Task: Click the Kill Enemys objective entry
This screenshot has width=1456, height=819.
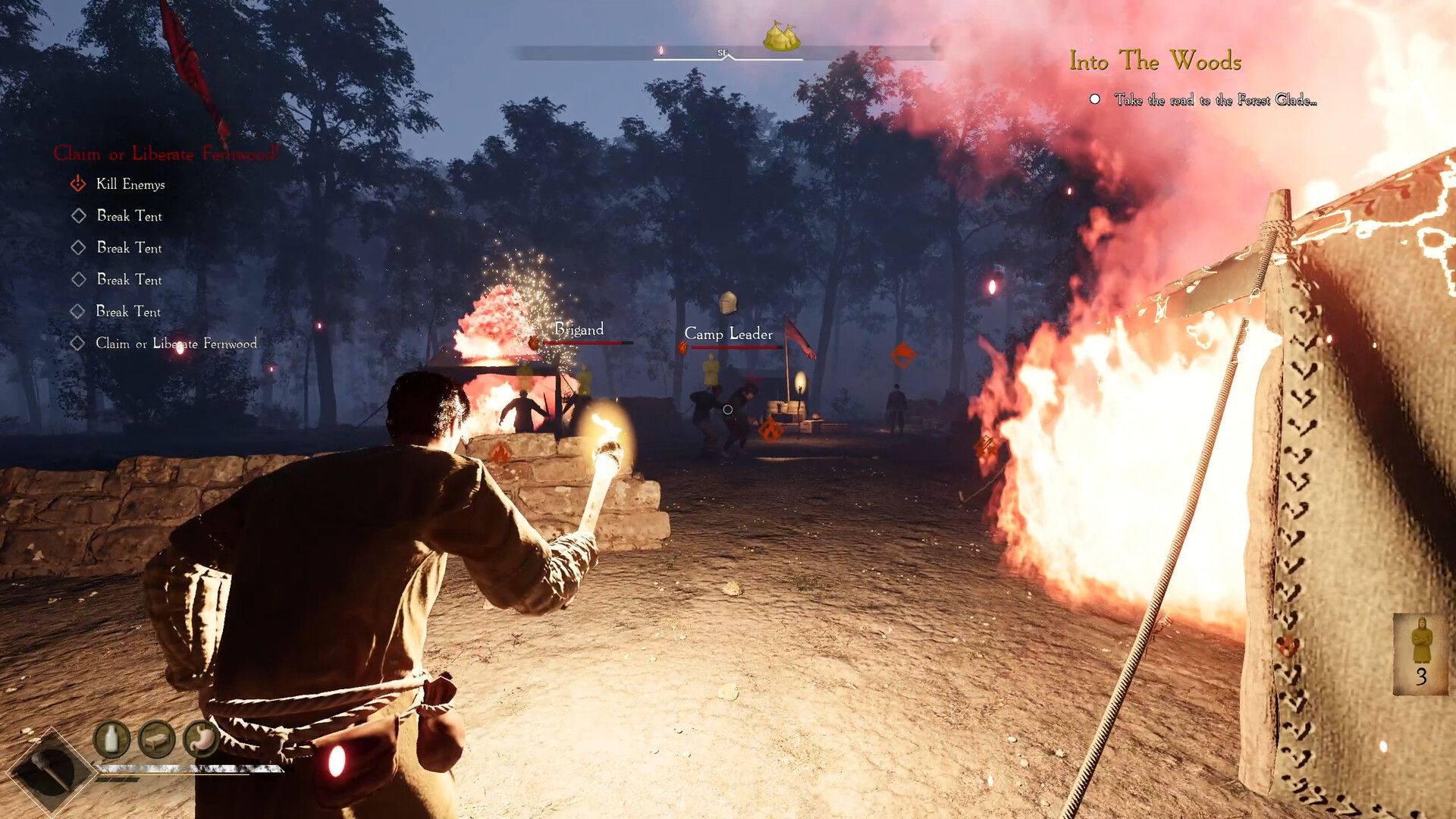Action: tap(130, 184)
